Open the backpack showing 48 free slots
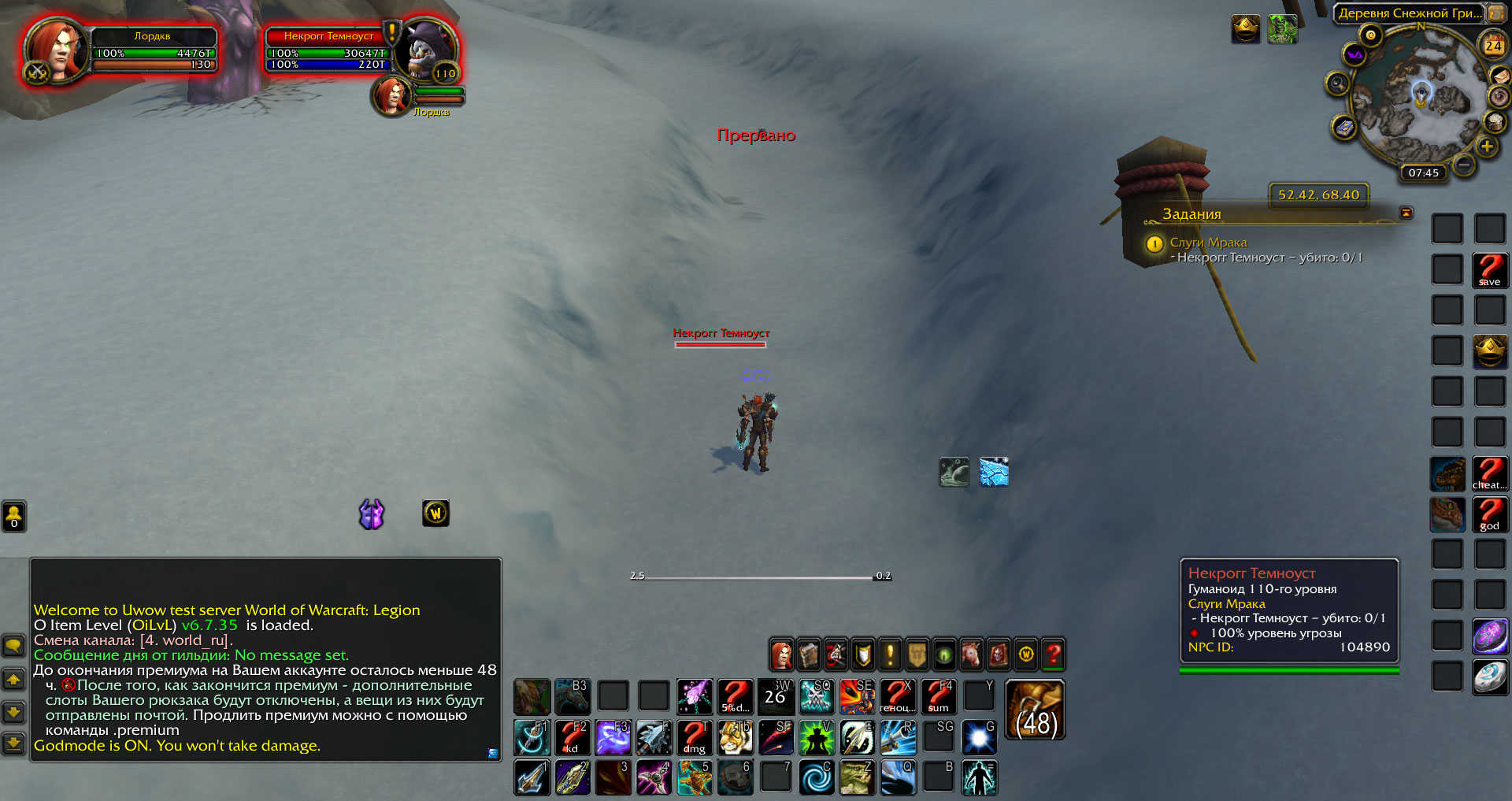The width and height of the screenshot is (1512, 801). click(x=1036, y=710)
